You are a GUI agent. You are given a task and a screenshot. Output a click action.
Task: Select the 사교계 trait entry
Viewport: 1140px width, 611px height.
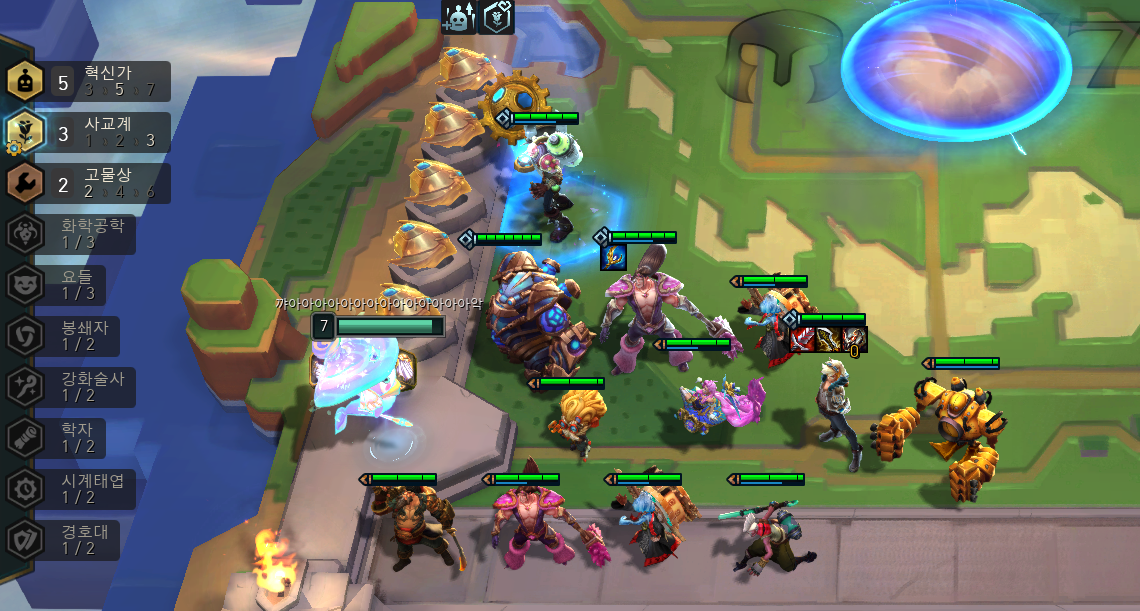tap(88, 132)
